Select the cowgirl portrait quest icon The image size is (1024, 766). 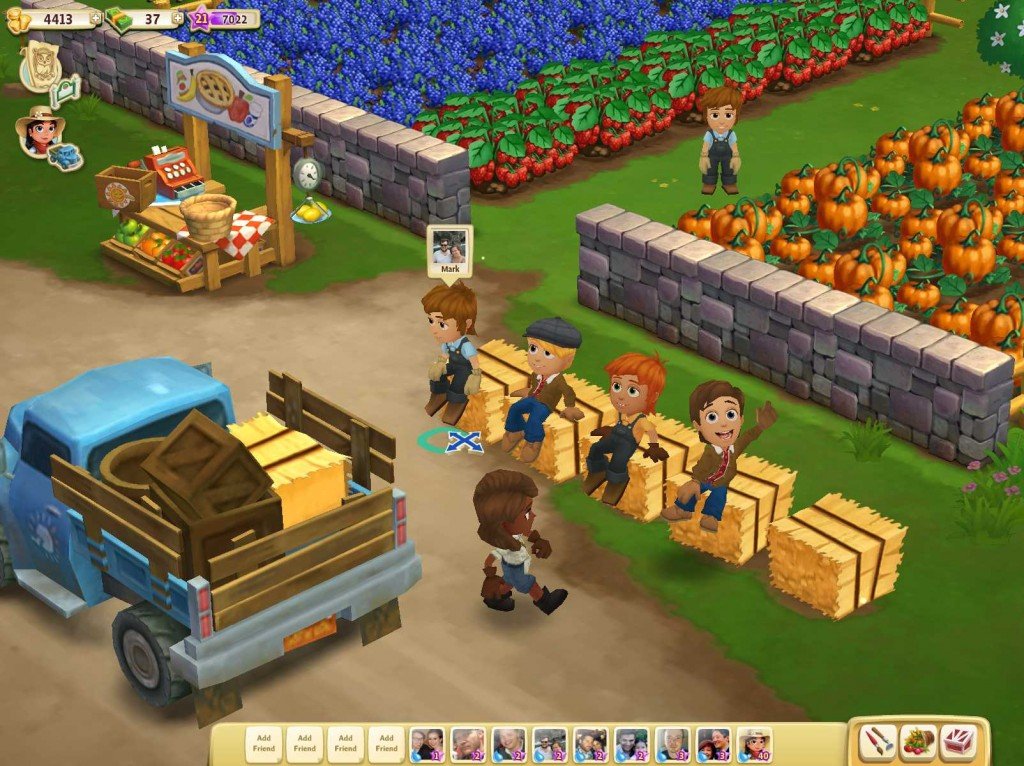click(38, 131)
